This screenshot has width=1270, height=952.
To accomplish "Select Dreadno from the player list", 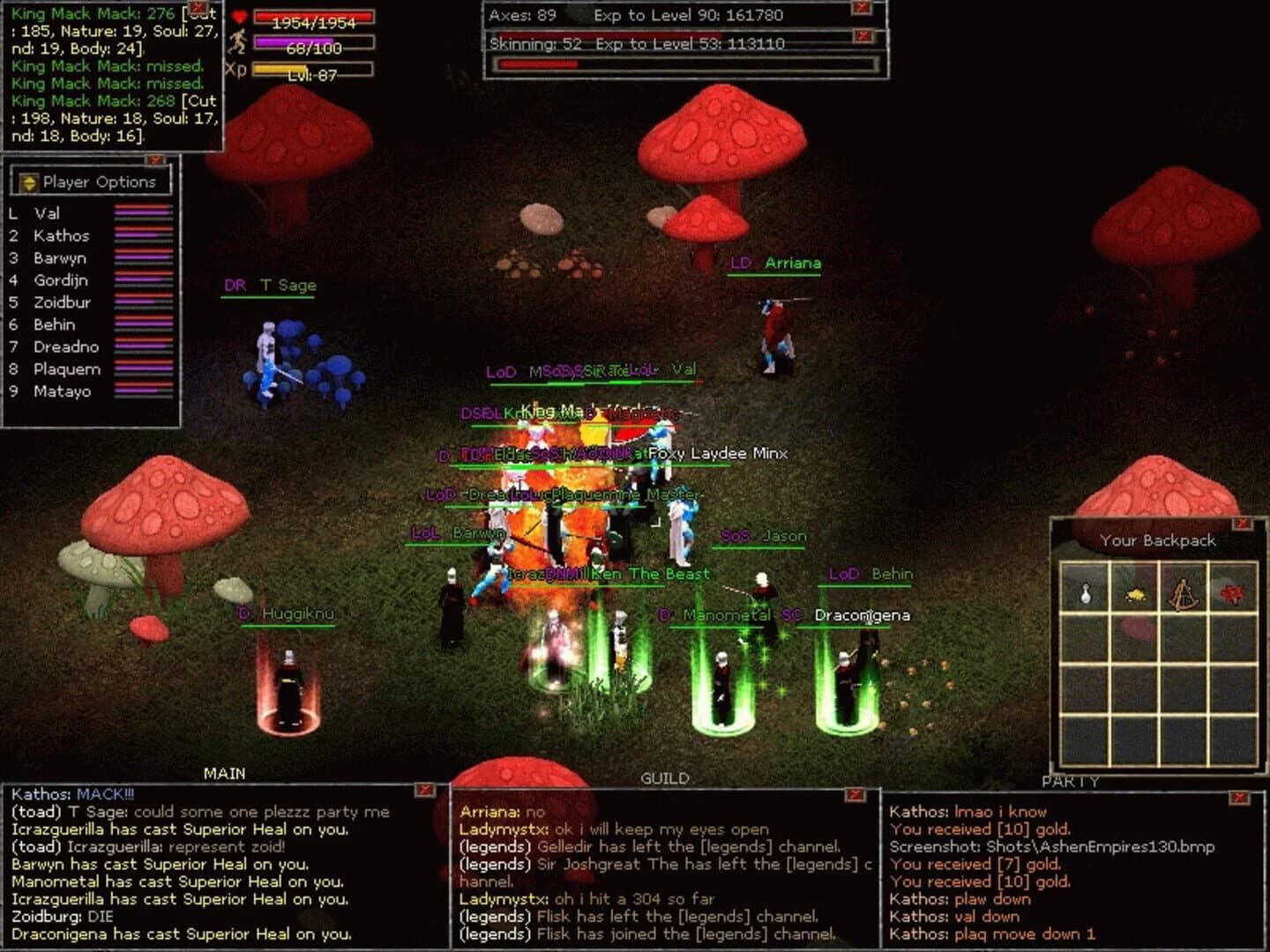I will 69,346.
